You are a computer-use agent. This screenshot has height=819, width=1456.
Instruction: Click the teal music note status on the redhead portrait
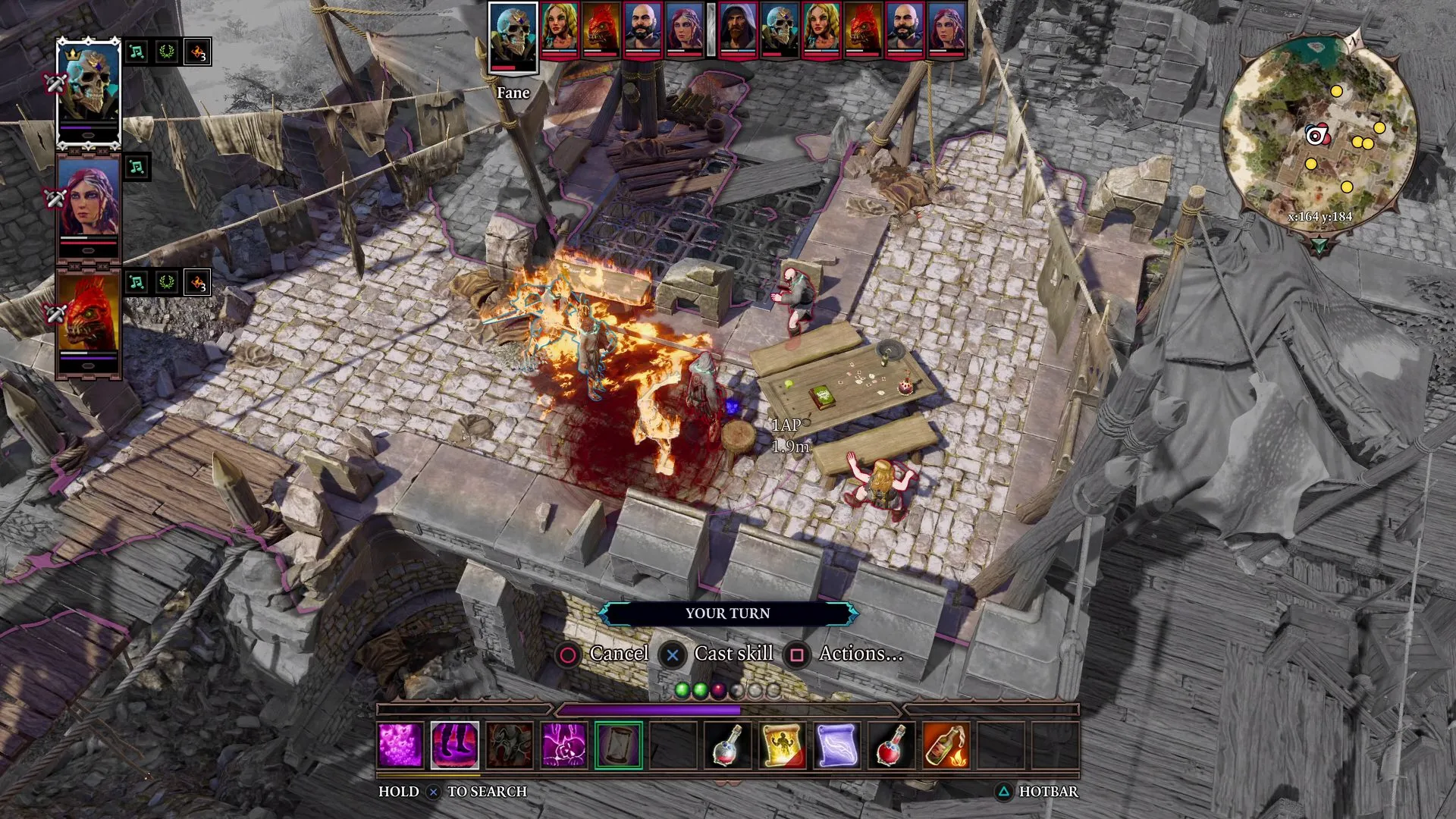click(136, 167)
